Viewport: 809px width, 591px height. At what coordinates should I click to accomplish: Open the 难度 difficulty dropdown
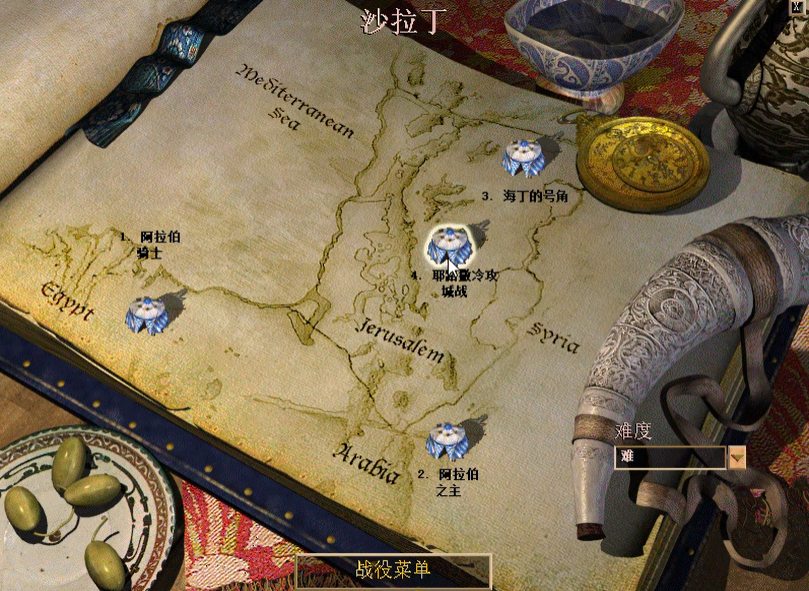[x=737, y=457]
